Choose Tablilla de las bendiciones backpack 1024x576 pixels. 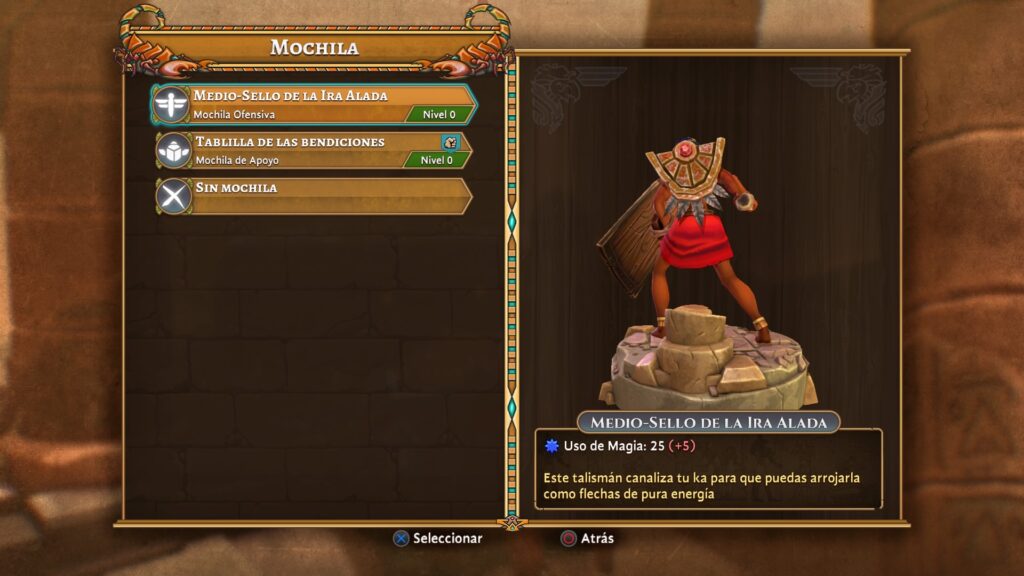click(314, 150)
